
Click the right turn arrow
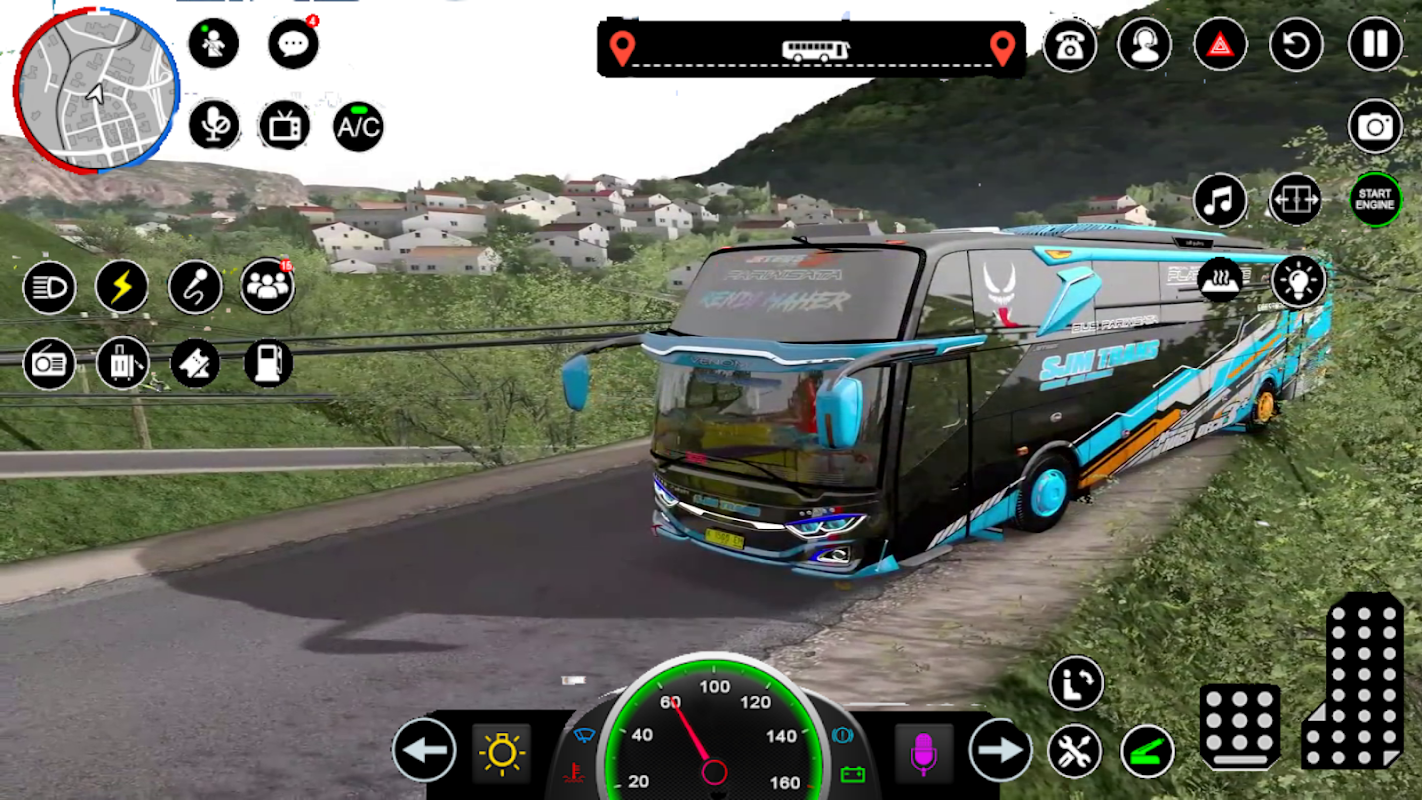click(1000, 749)
